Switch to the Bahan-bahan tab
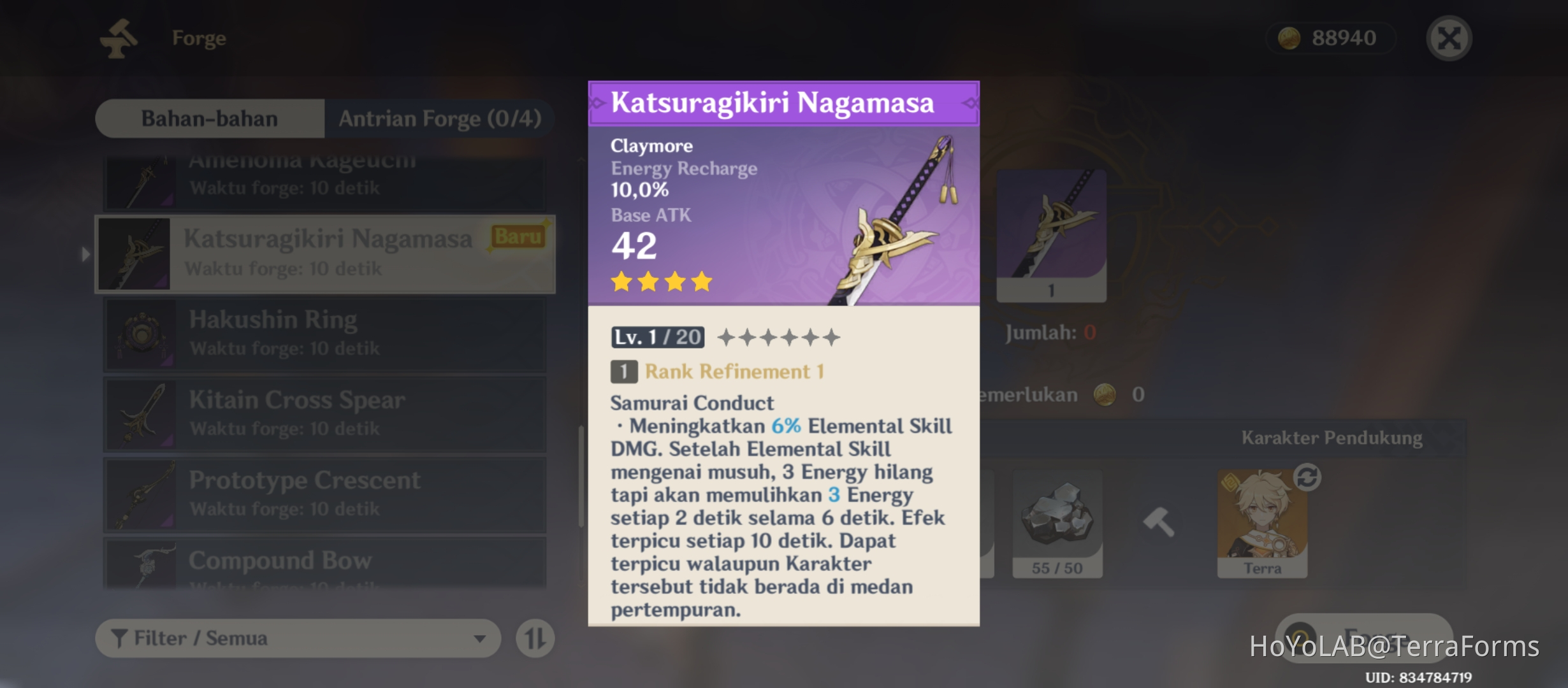The height and width of the screenshot is (688, 1568). click(210, 118)
